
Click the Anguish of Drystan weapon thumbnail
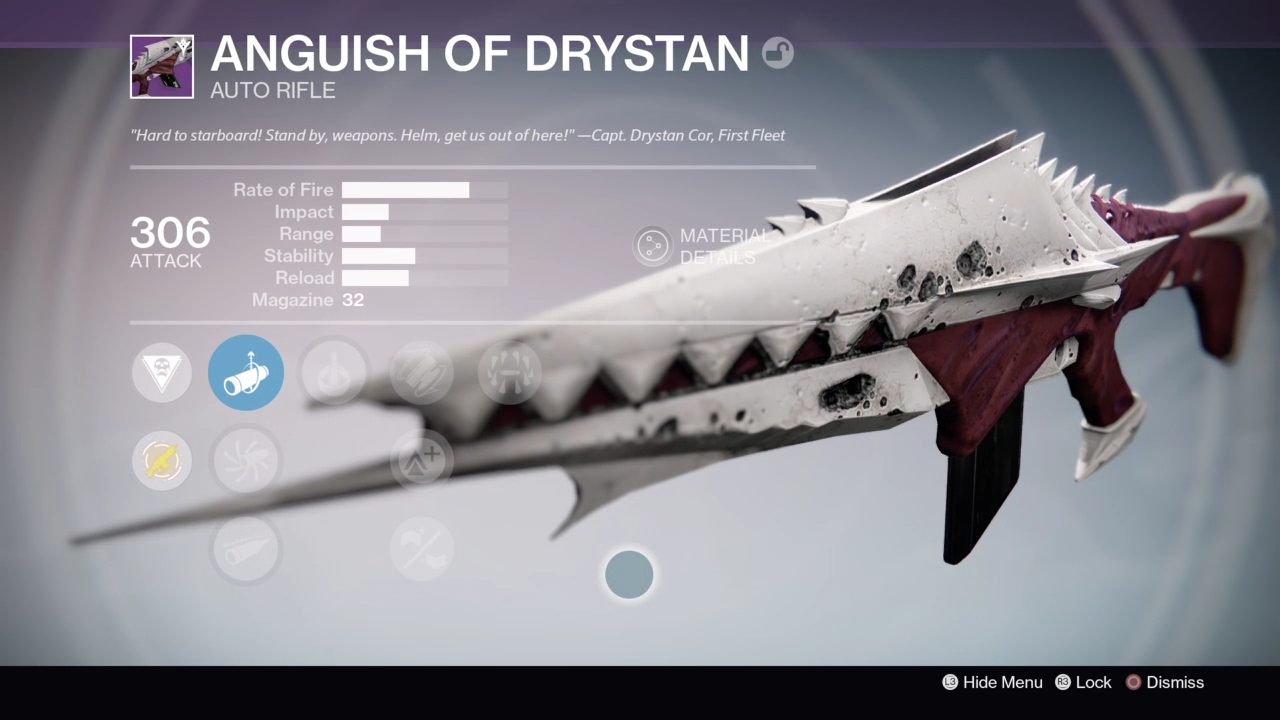162,67
